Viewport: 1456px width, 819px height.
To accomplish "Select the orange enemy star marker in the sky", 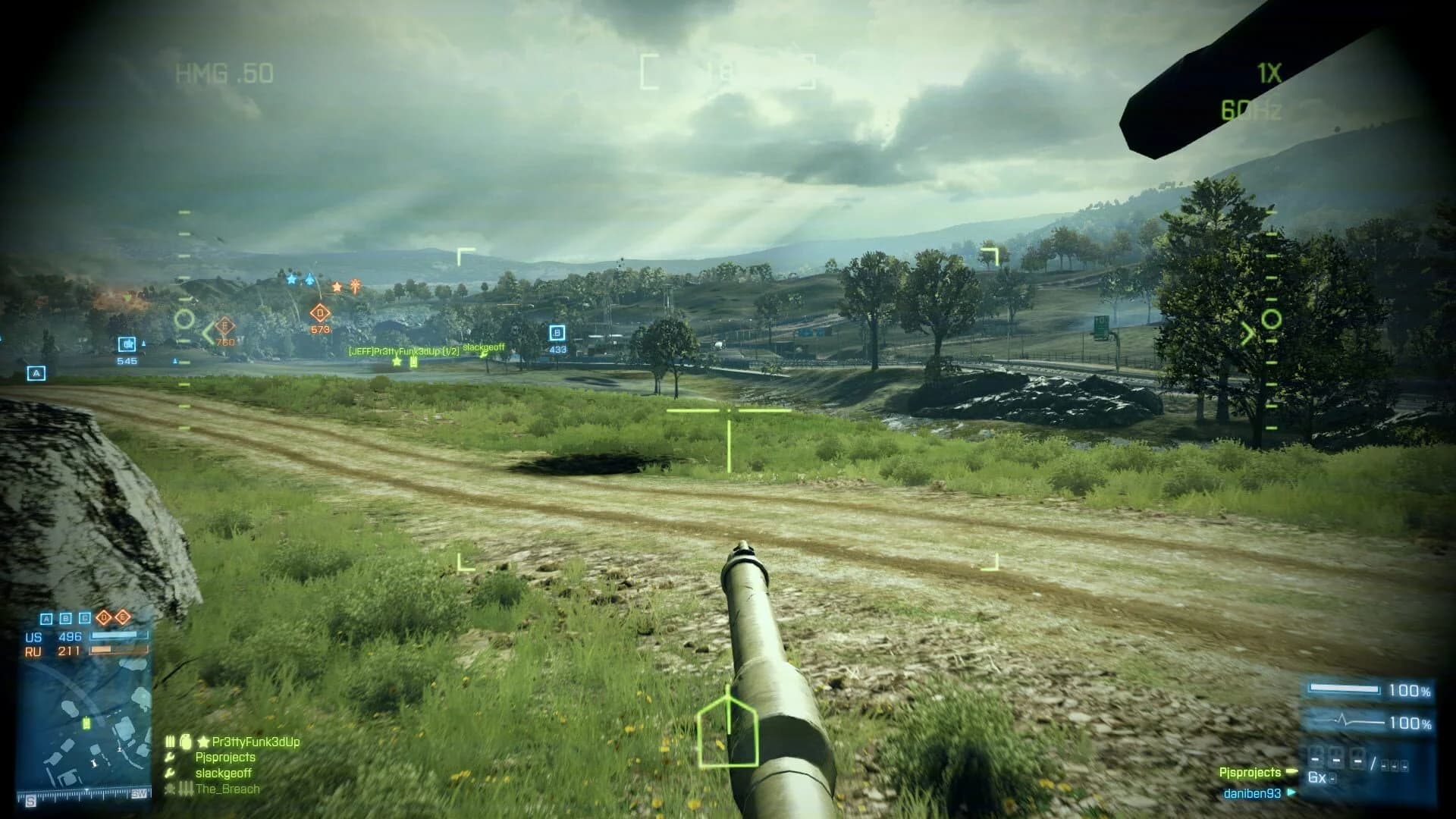I will click(337, 286).
